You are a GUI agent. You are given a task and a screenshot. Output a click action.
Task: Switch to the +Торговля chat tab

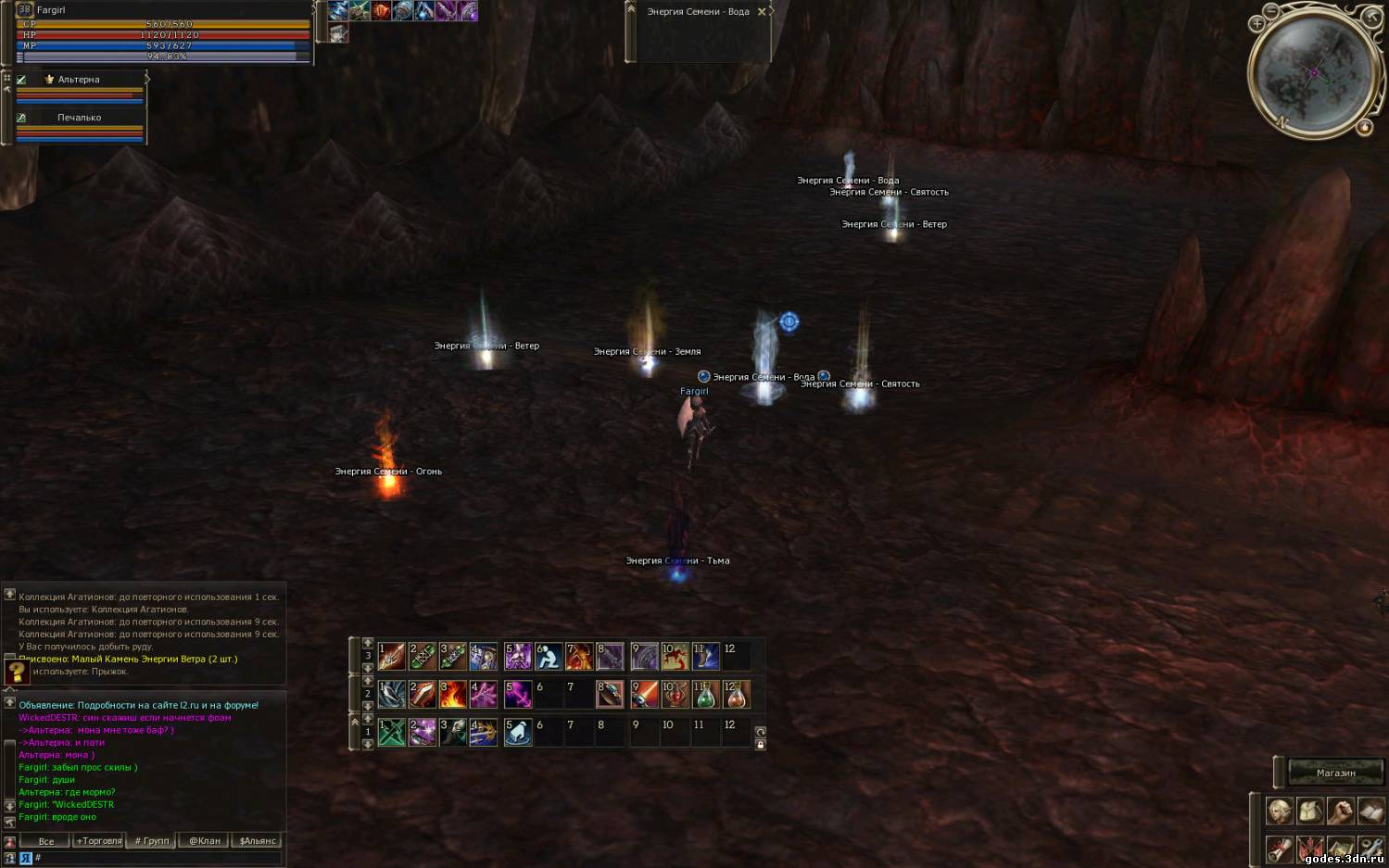(x=99, y=841)
